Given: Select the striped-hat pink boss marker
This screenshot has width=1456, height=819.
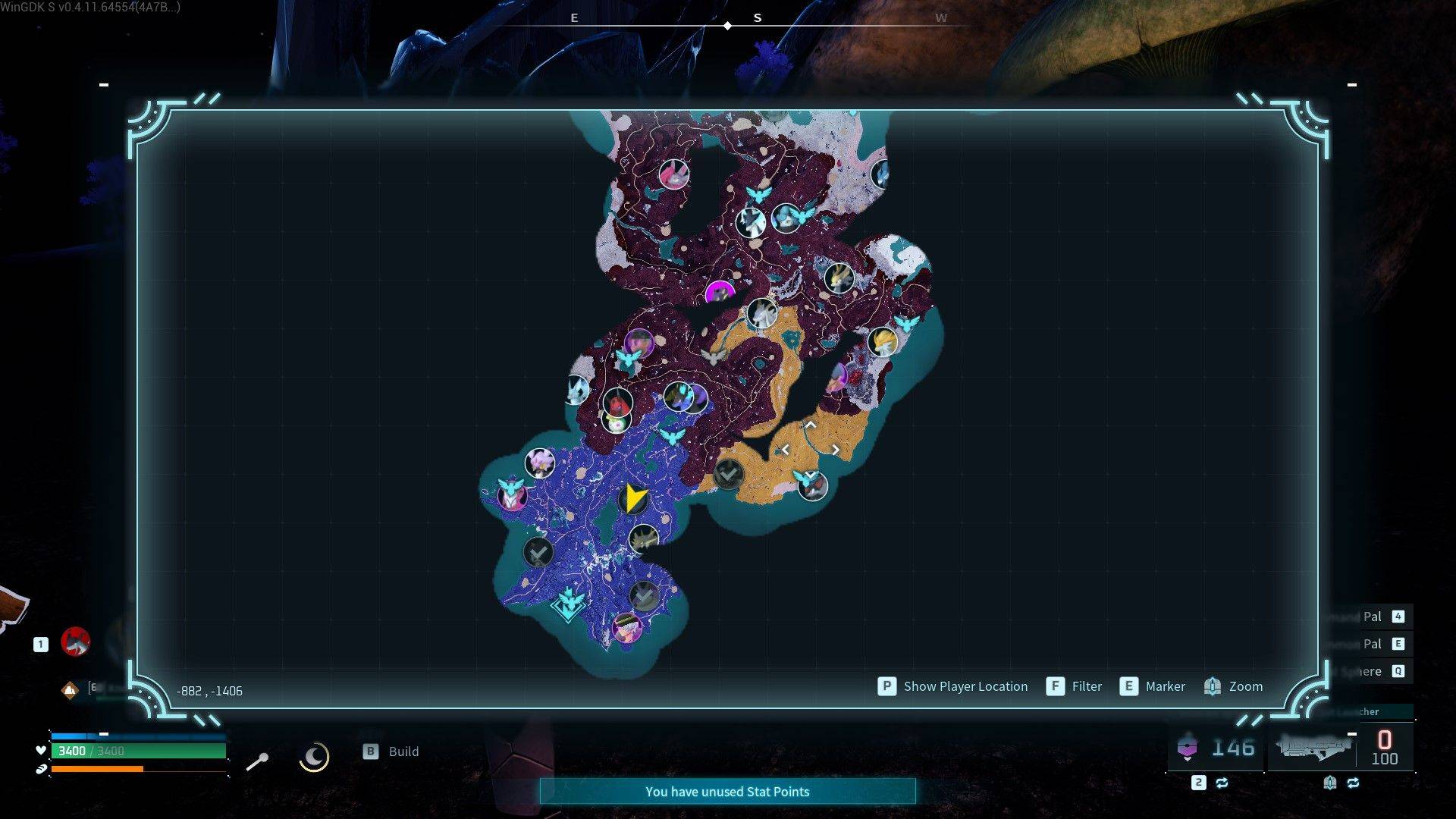Looking at the screenshot, I should (626, 627).
